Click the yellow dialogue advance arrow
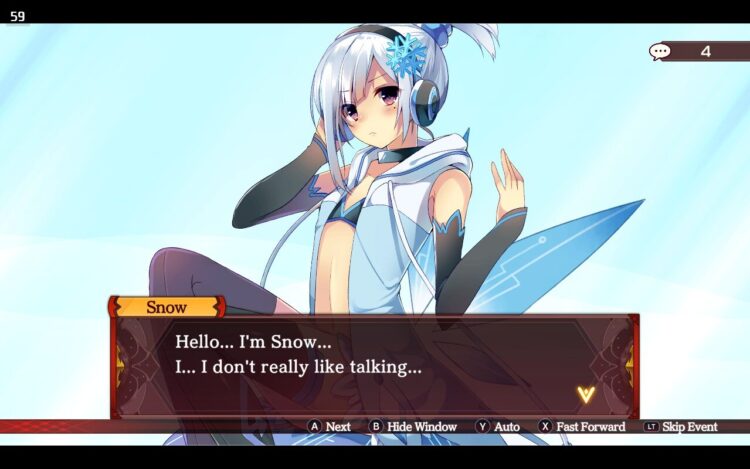 click(x=586, y=394)
